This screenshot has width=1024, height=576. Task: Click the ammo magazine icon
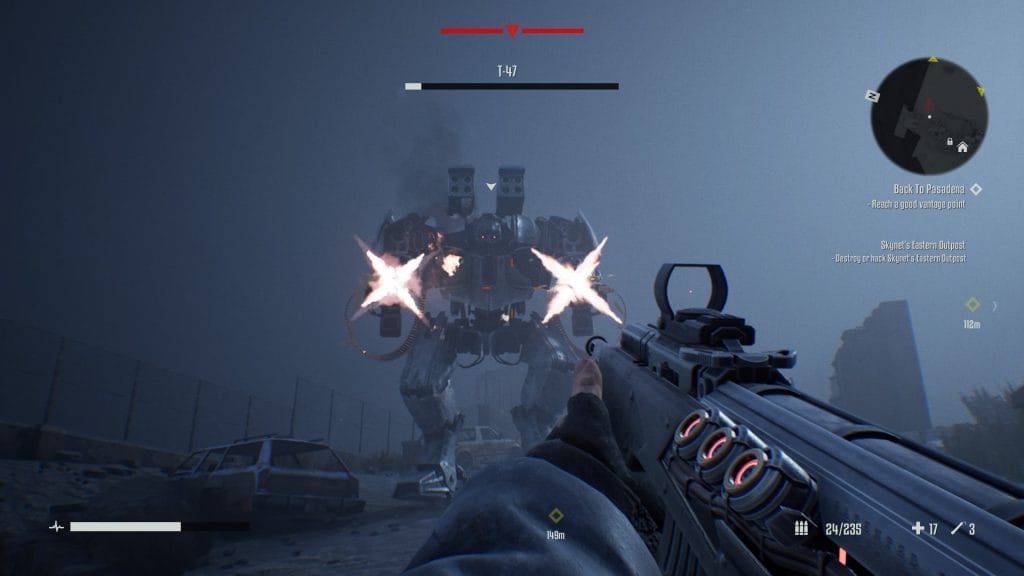[x=801, y=528]
